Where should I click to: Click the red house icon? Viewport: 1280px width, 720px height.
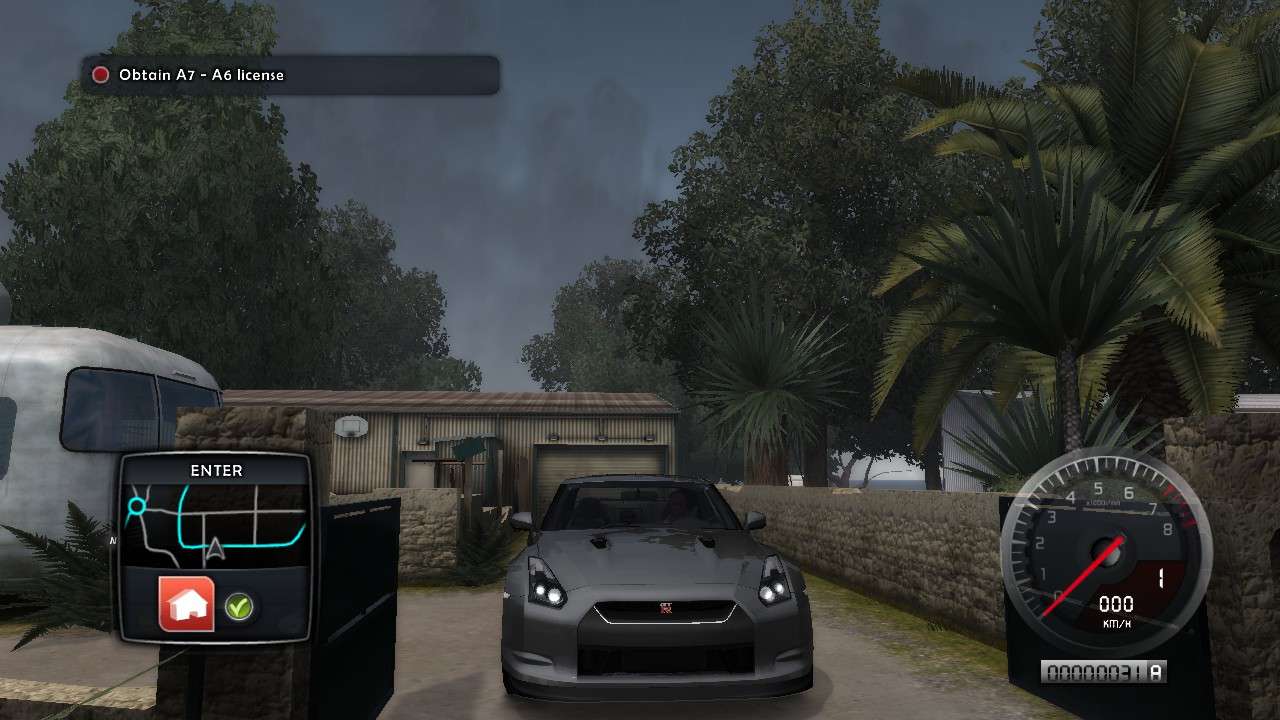(187, 604)
